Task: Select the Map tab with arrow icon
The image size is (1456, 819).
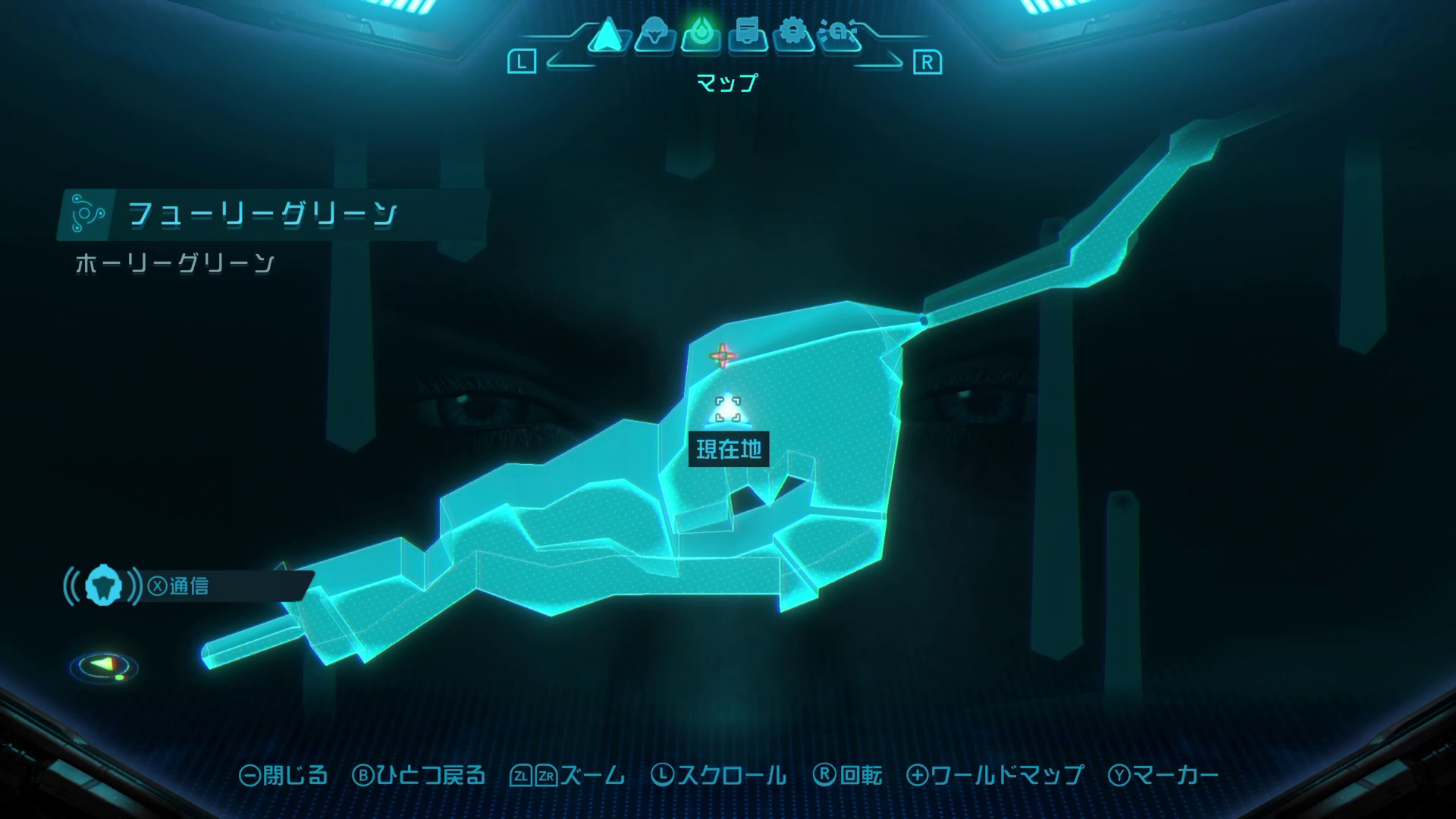Action: [606, 36]
